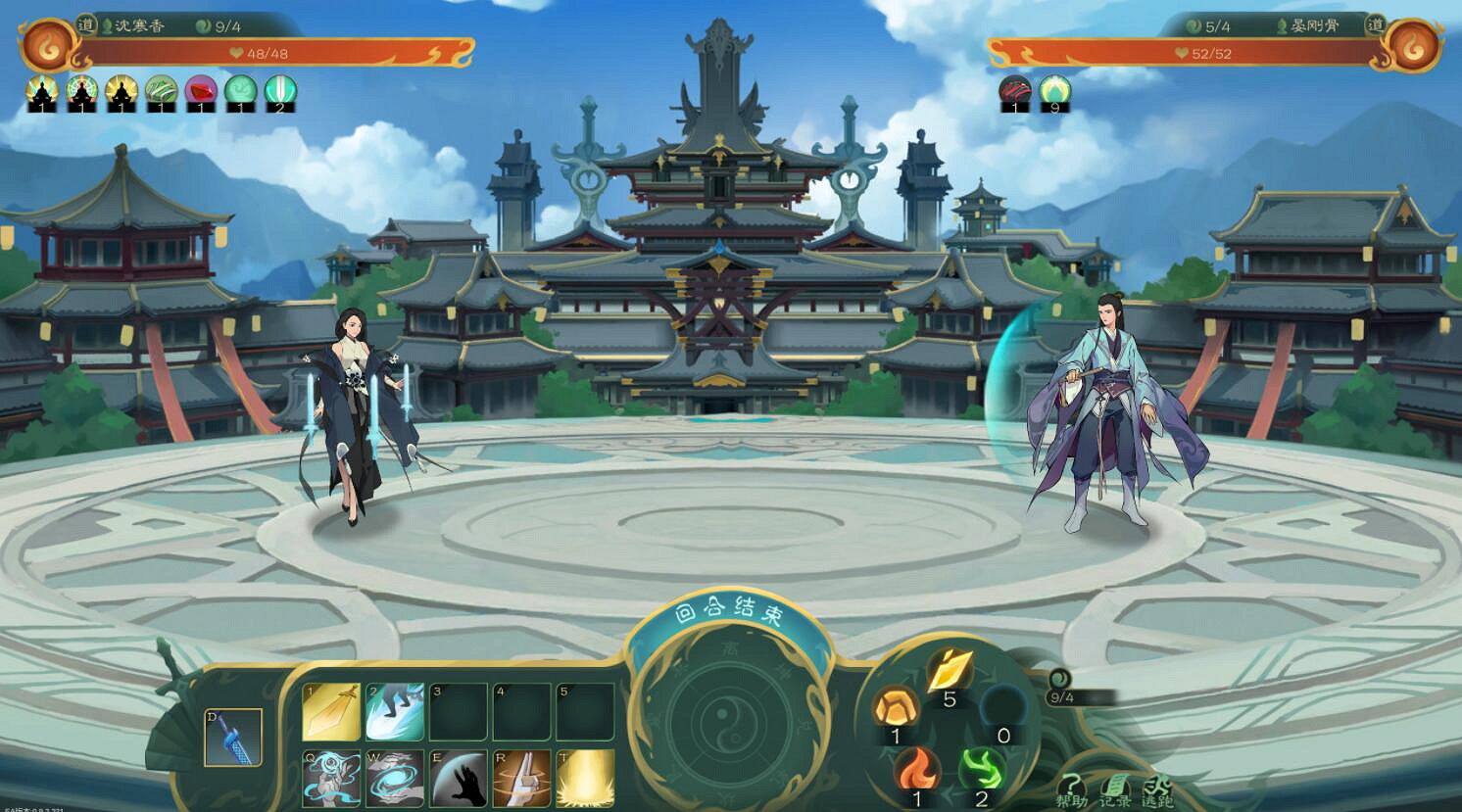1462x812 pixels.
Task: Cast the E dark palm skill
Action: [457, 777]
